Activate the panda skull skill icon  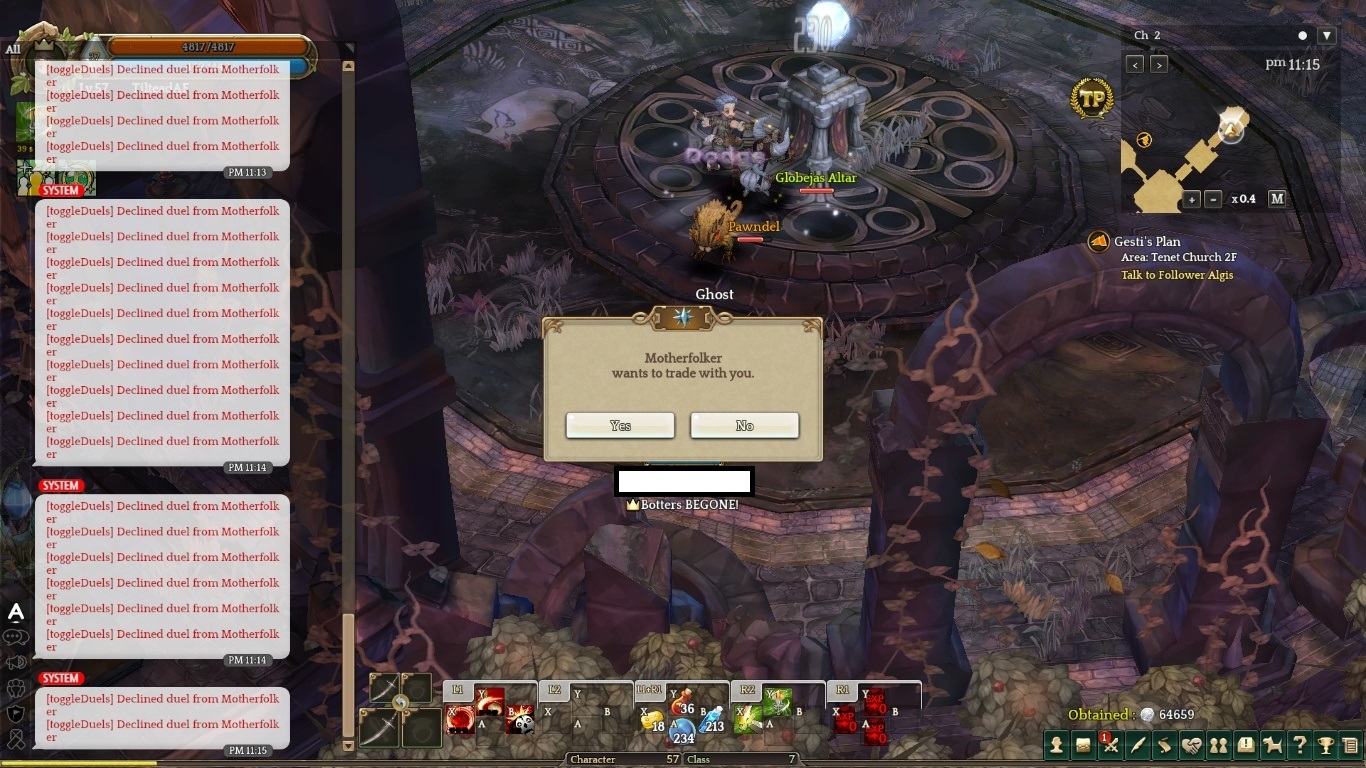point(520,721)
